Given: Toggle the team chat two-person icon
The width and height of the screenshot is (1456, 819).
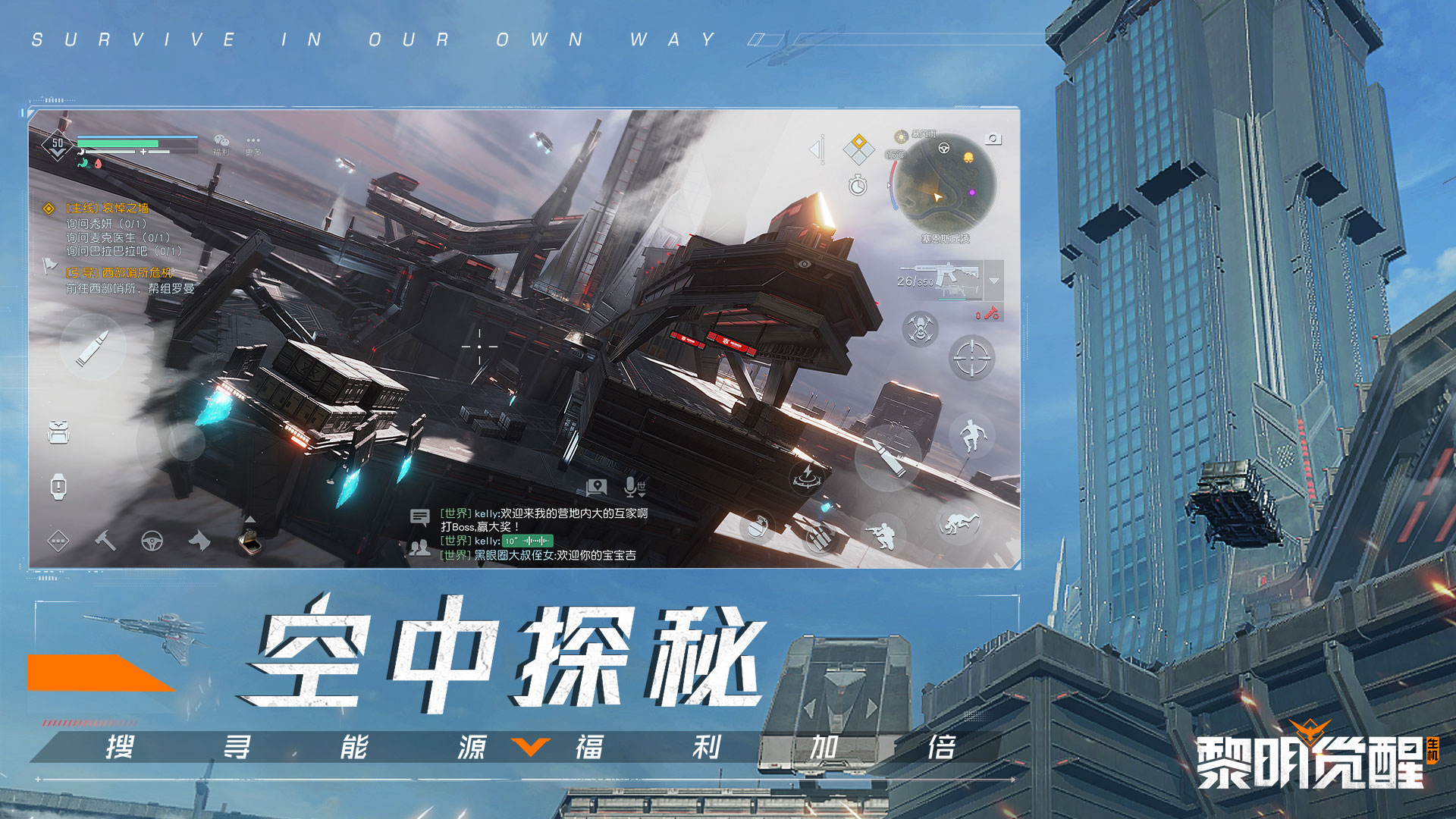Looking at the screenshot, I should [420, 548].
